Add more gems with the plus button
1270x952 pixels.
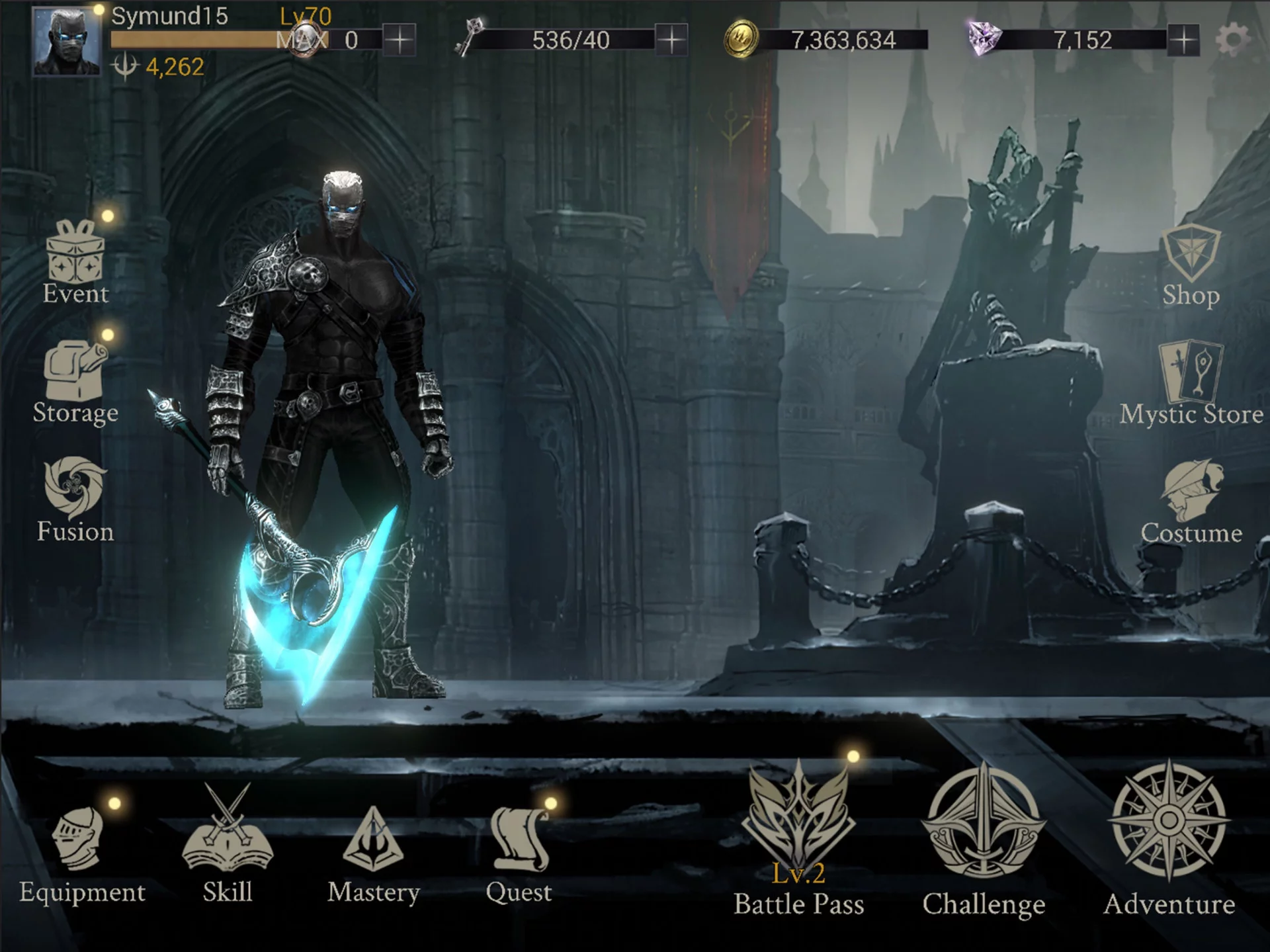pos(1183,40)
